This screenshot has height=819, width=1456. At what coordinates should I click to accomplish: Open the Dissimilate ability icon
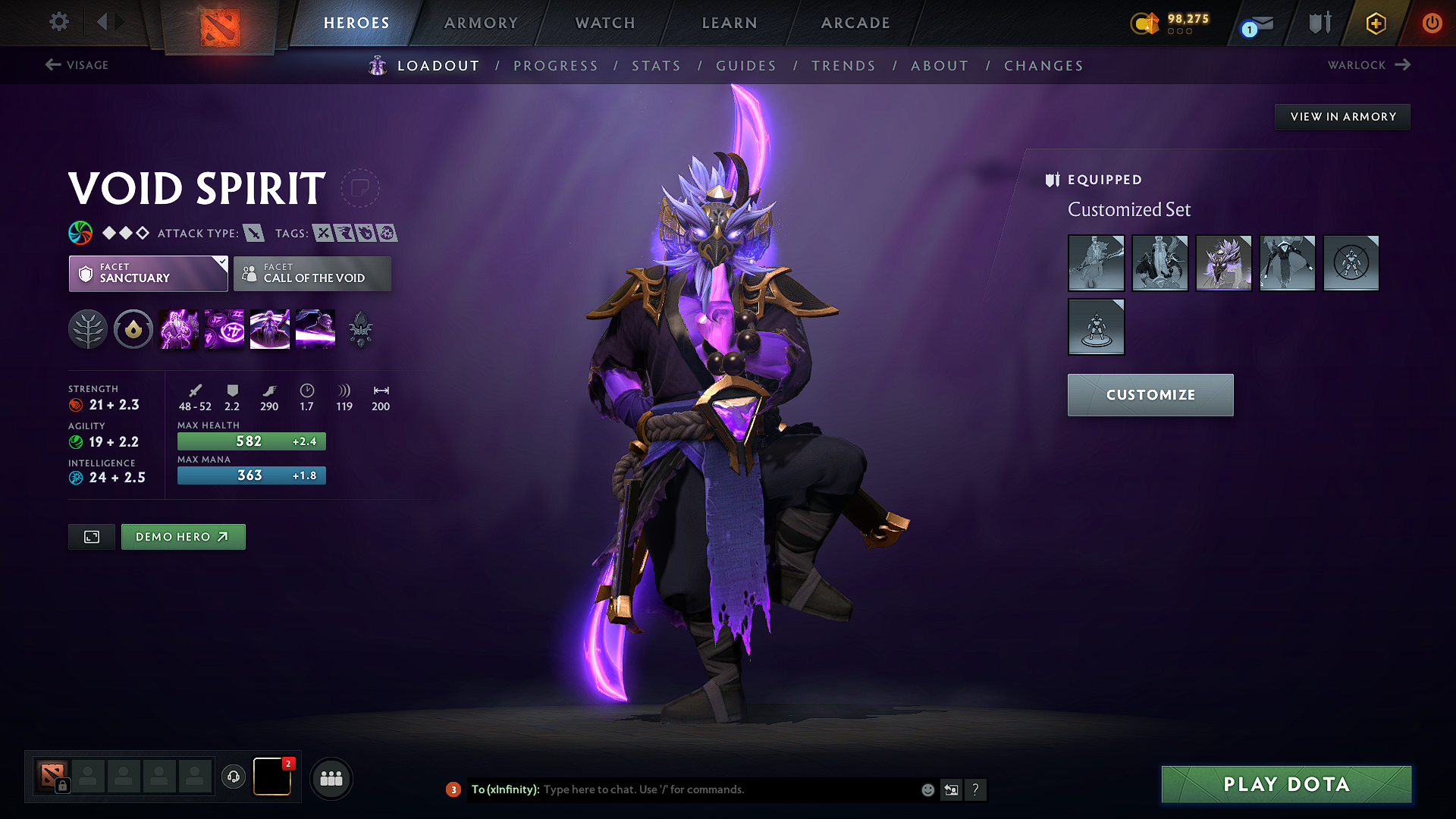pyautogui.click(x=224, y=329)
